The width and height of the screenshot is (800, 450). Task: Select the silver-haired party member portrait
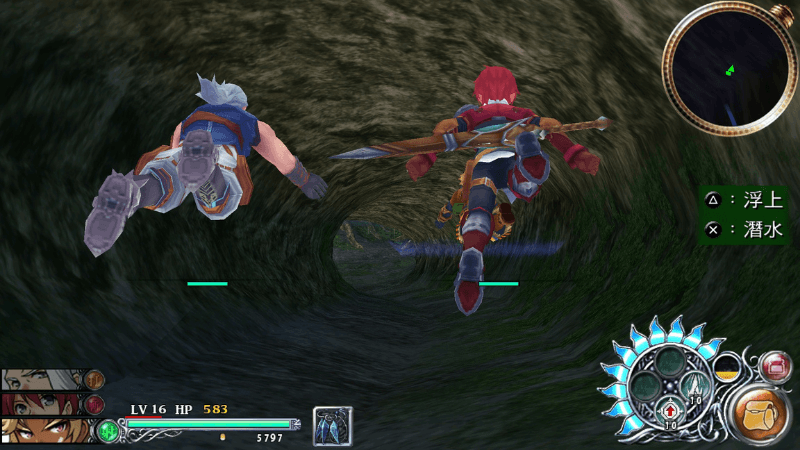click(42, 380)
